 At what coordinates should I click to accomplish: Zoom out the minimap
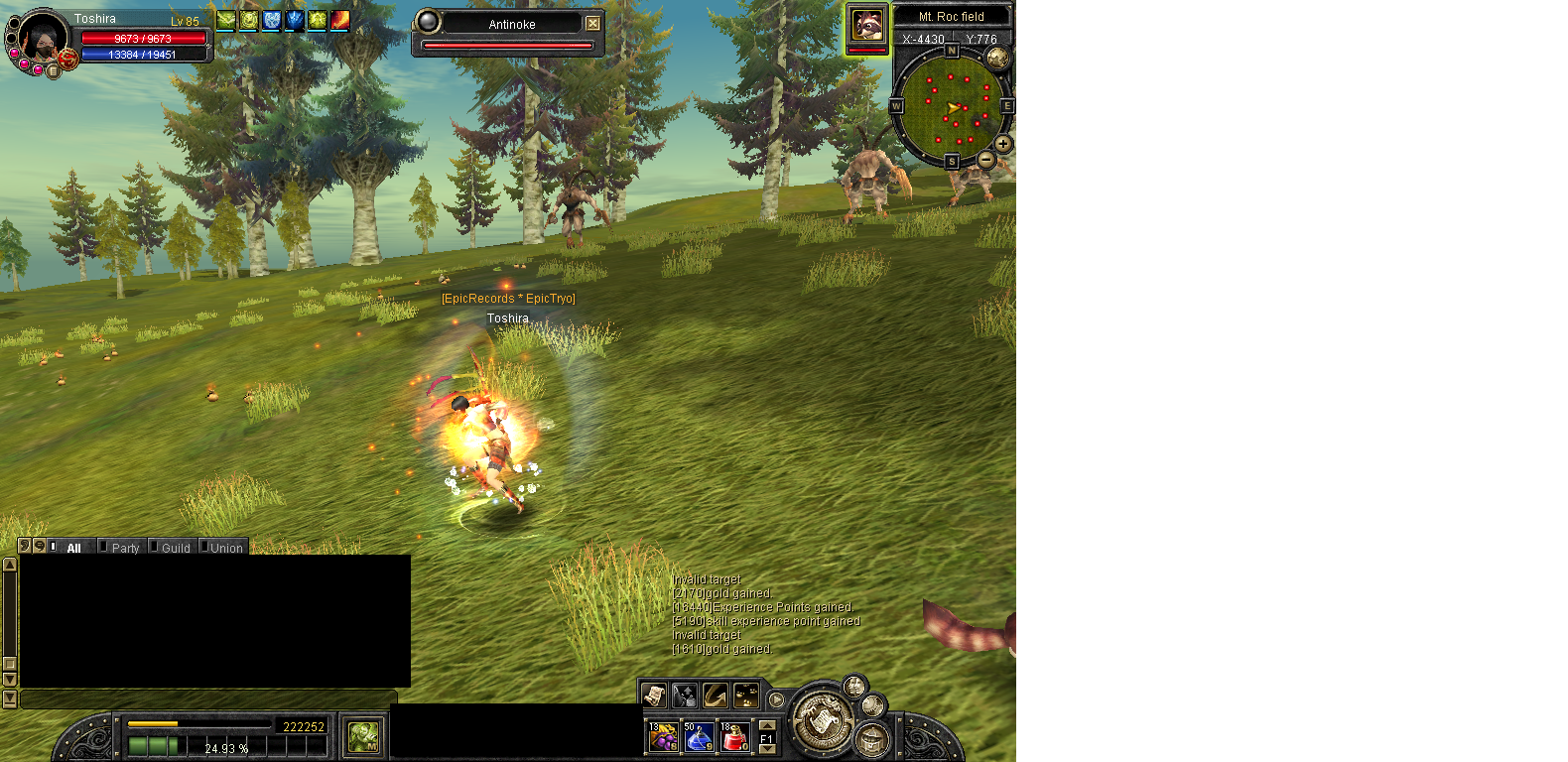click(986, 159)
